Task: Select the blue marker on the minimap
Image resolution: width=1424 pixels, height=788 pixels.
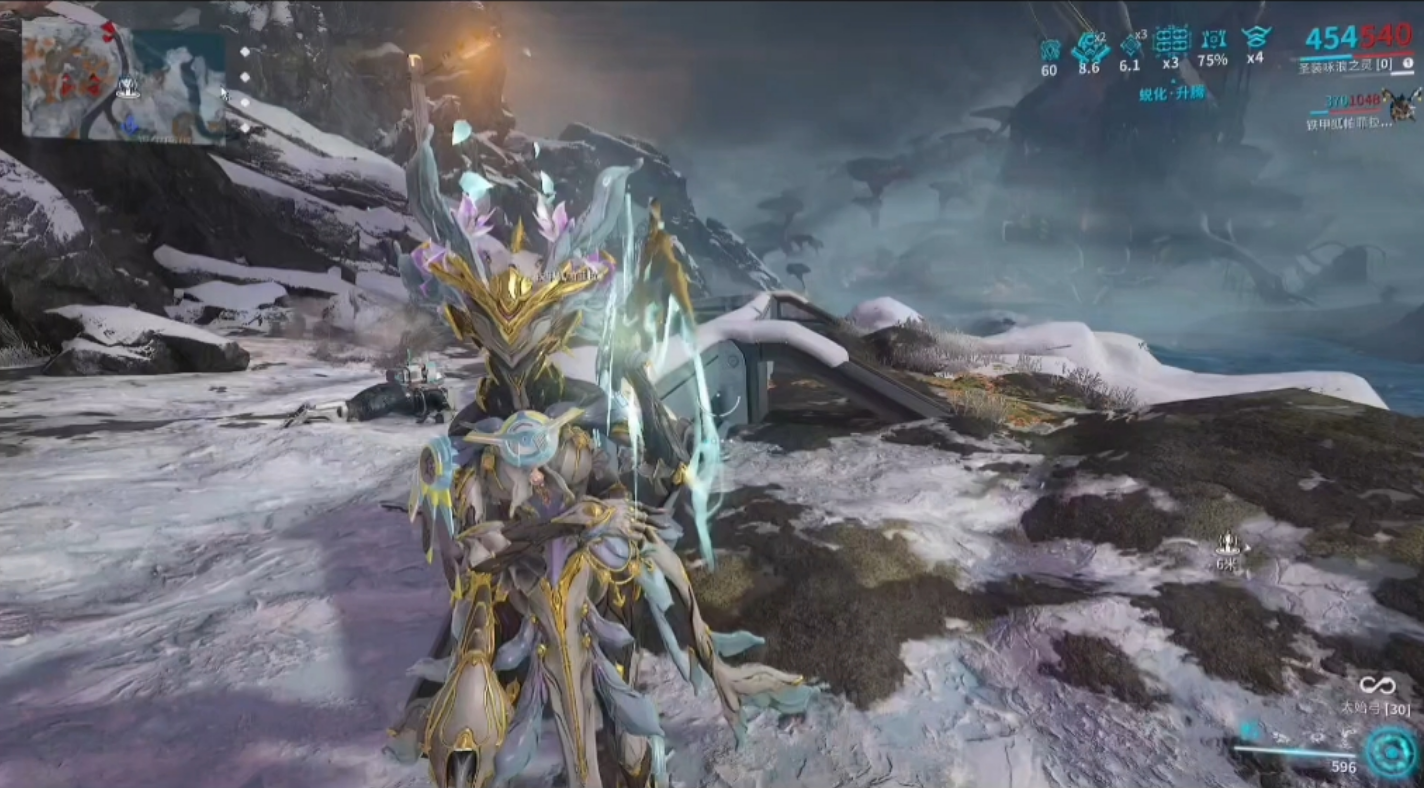Action: click(x=129, y=122)
